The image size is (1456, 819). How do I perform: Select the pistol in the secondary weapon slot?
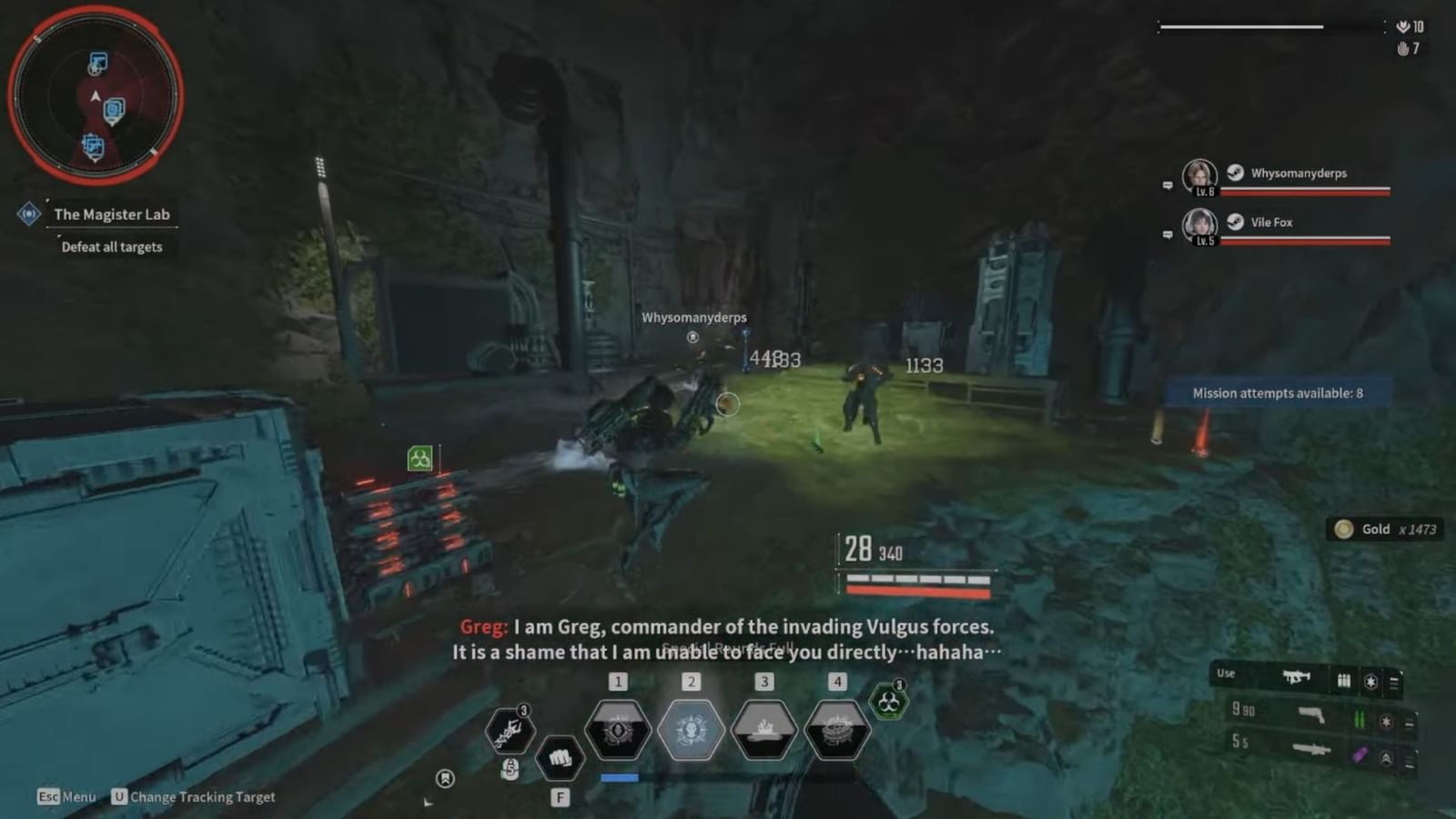(x=1310, y=717)
